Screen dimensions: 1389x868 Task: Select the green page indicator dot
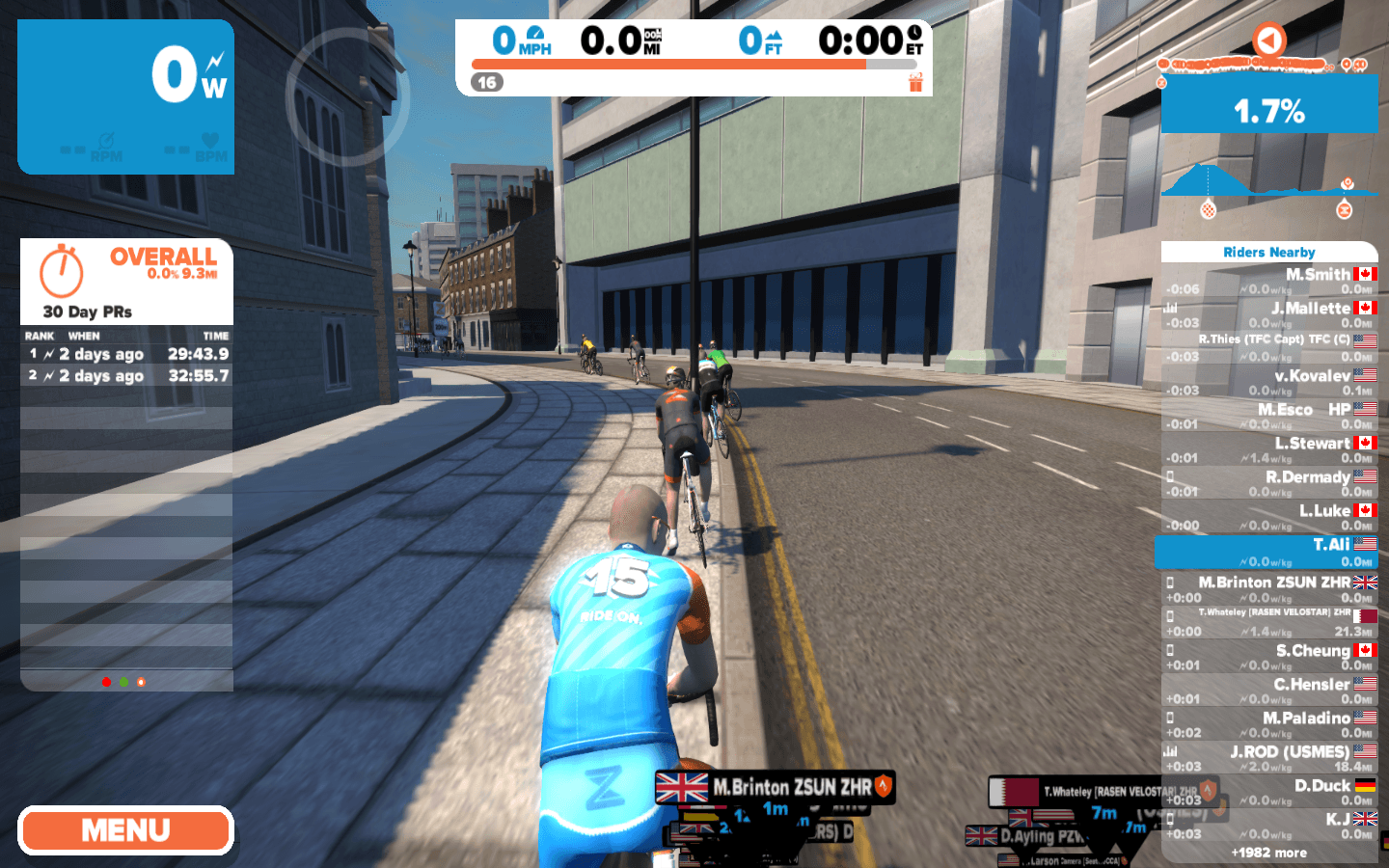click(123, 682)
